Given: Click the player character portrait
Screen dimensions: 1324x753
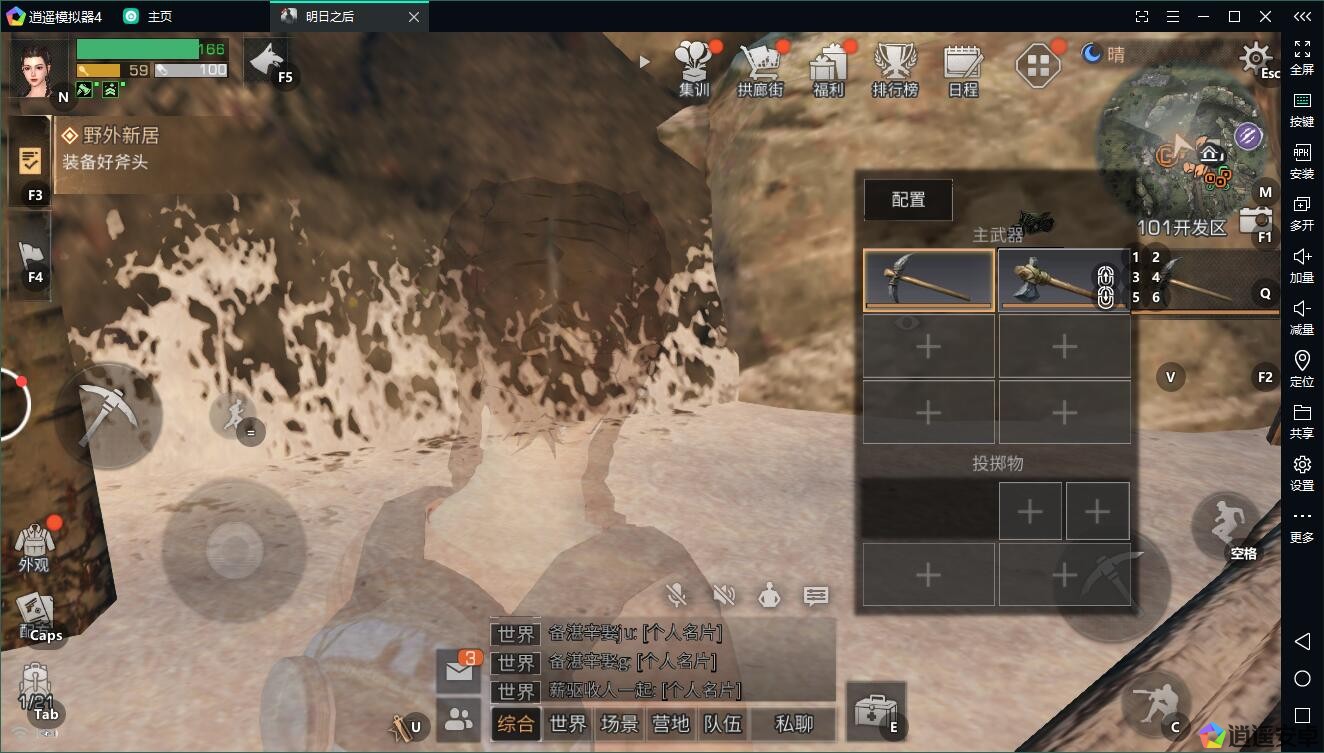Looking at the screenshot, I should [x=39, y=68].
